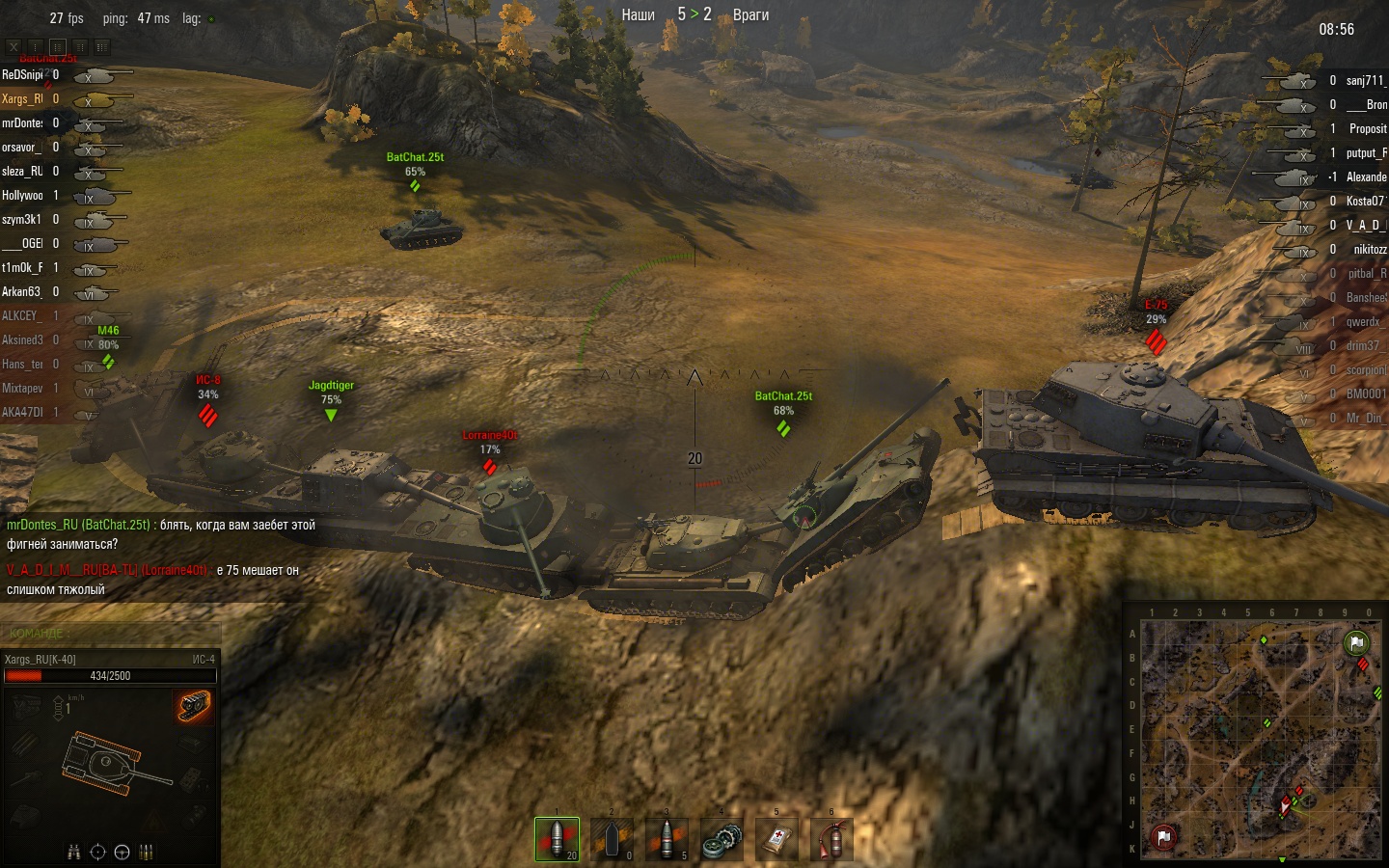Select the shell slot with 5 rounds
The height and width of the screenshot is (868, 1389).
(667, 839)
